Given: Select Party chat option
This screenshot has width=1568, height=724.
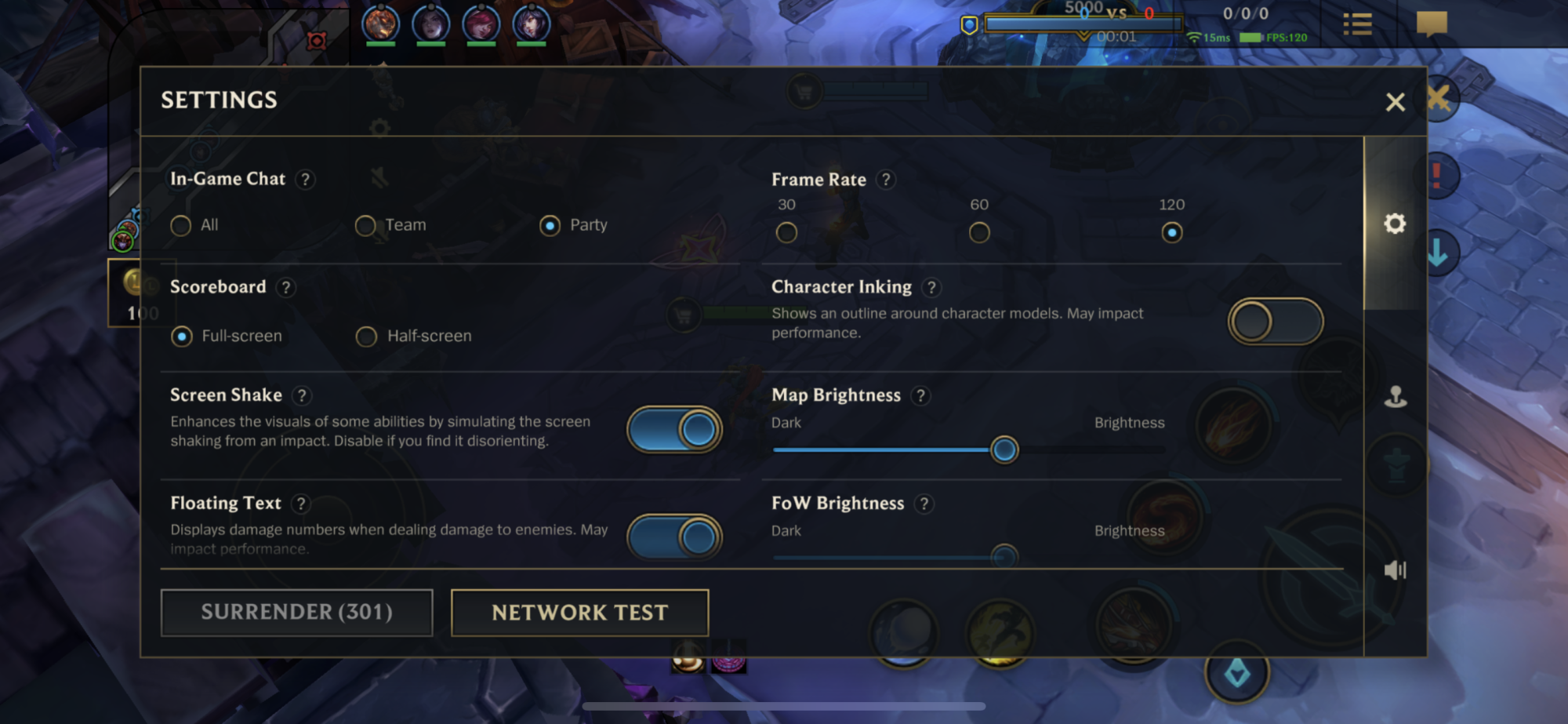Looking at the screenshot, I should (x=550, y=226).
